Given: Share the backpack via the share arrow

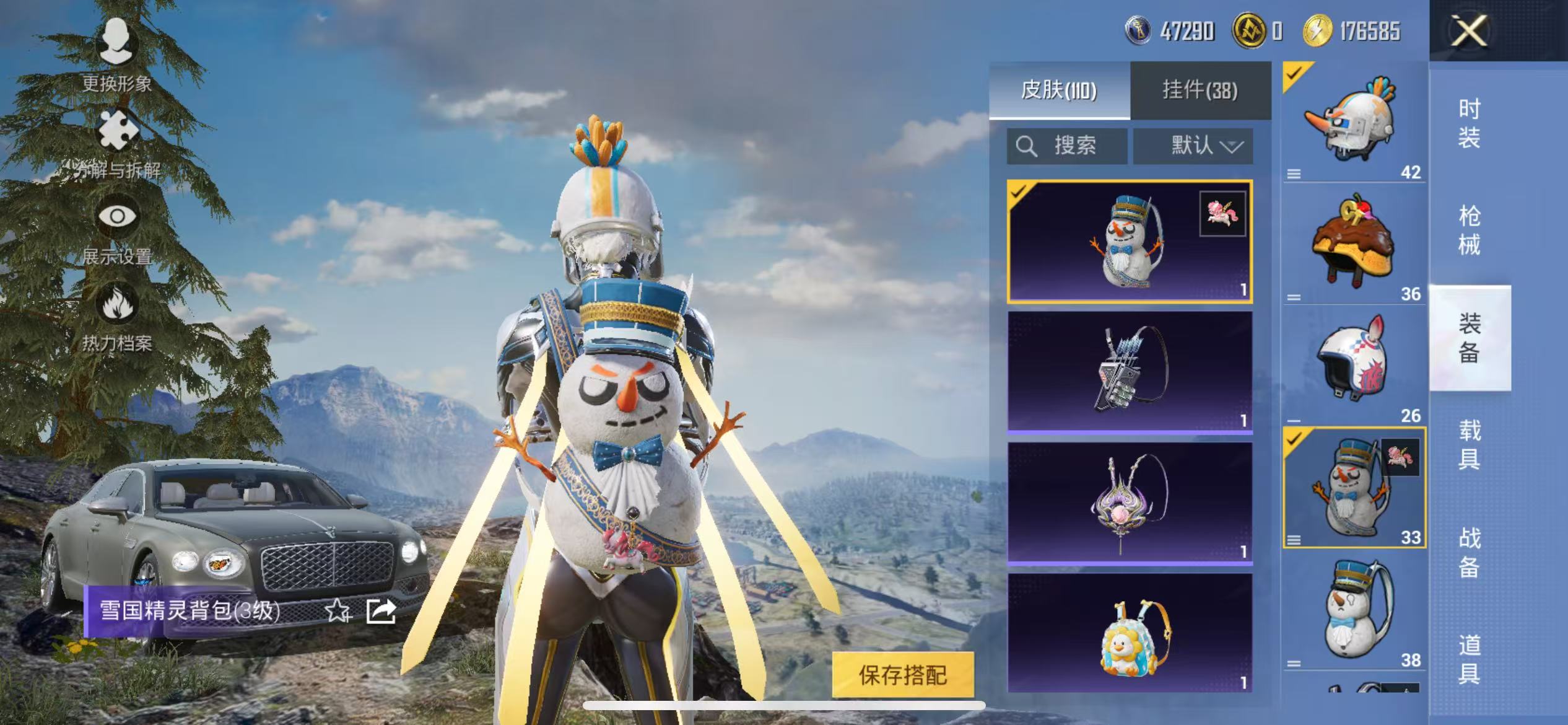Looking at the screenshot, I should coord(381,611).
